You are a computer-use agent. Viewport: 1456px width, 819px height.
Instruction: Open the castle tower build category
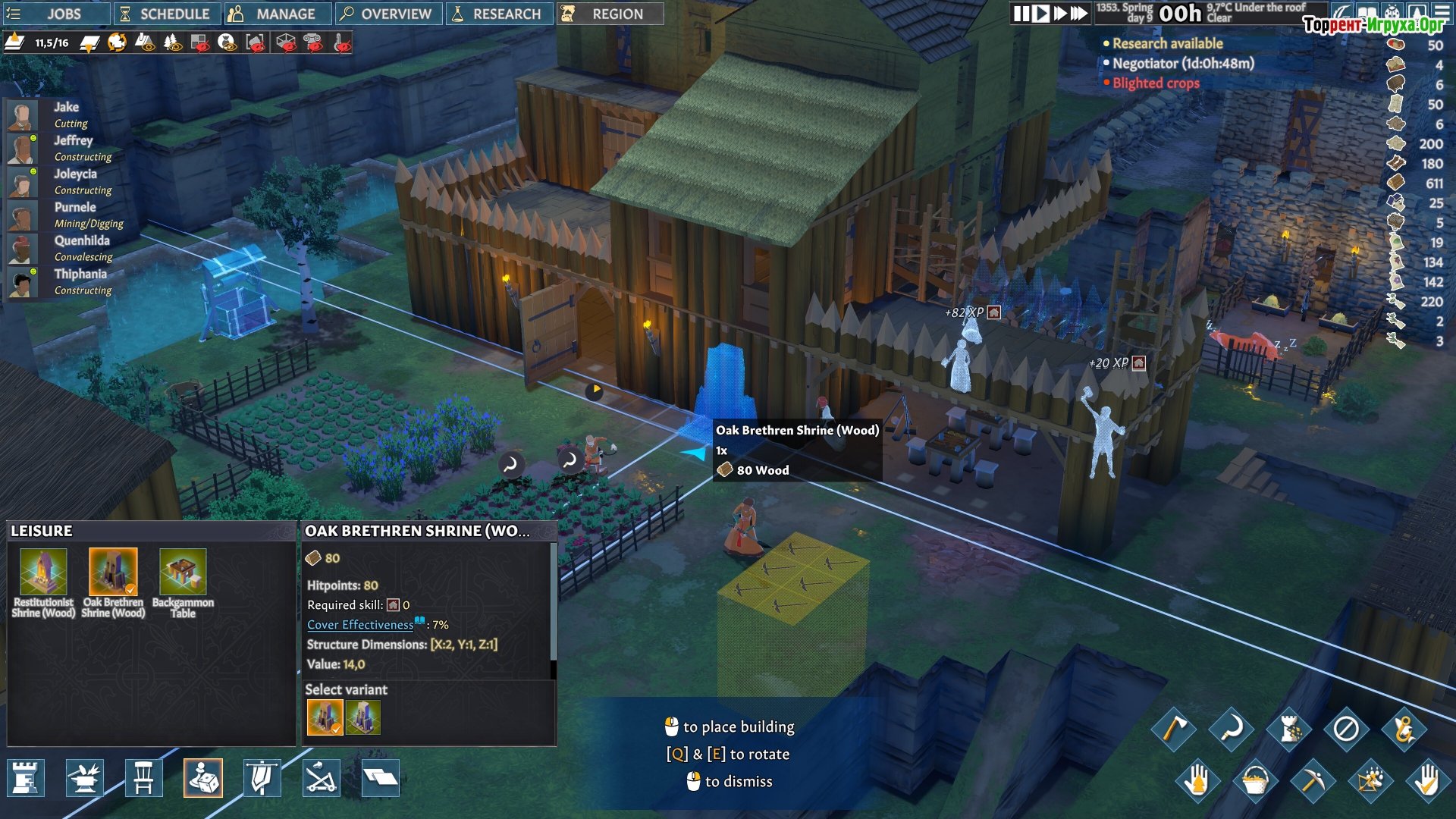26,778
